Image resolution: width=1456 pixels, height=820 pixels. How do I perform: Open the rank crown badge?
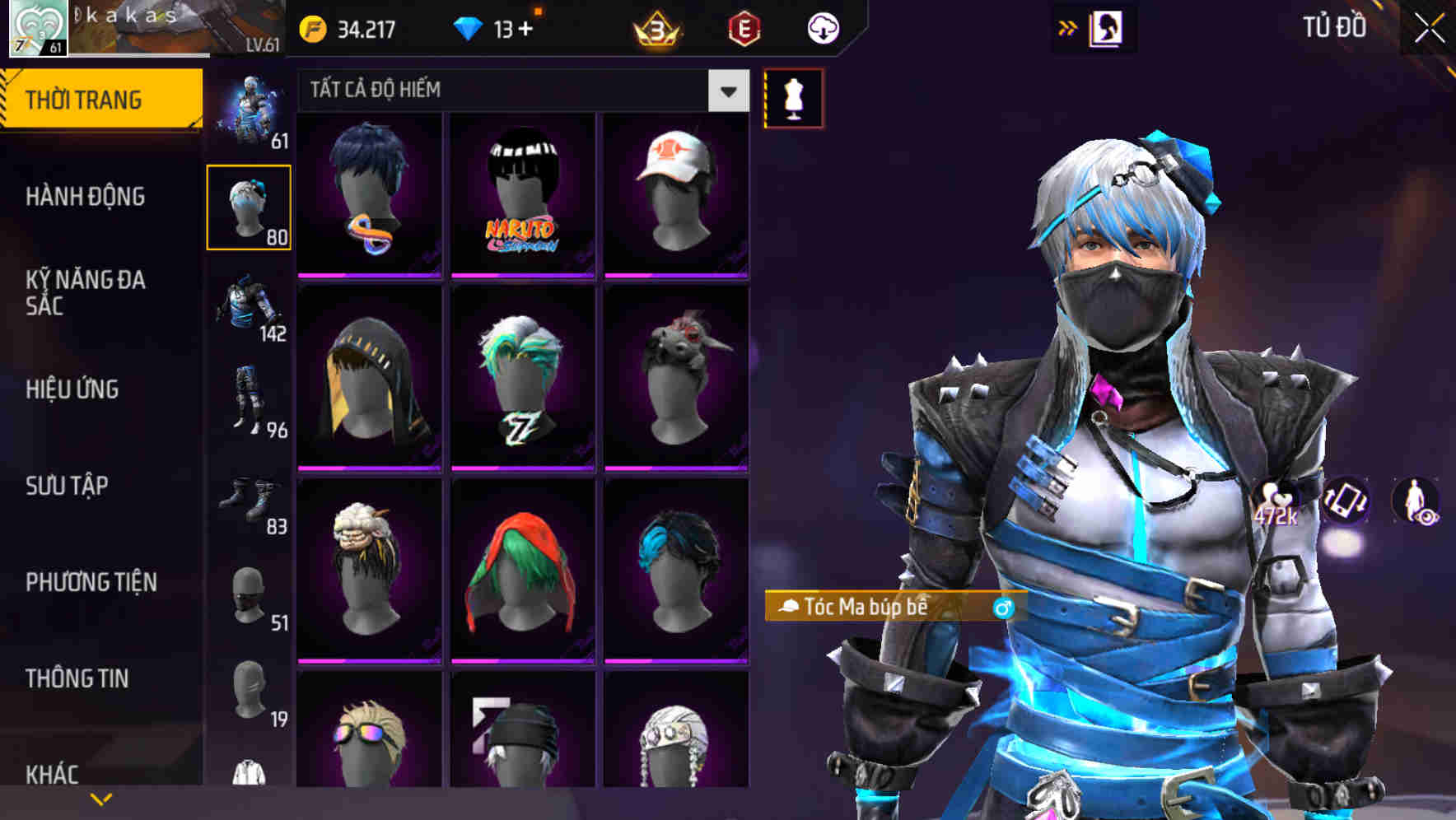click(655, 27)
